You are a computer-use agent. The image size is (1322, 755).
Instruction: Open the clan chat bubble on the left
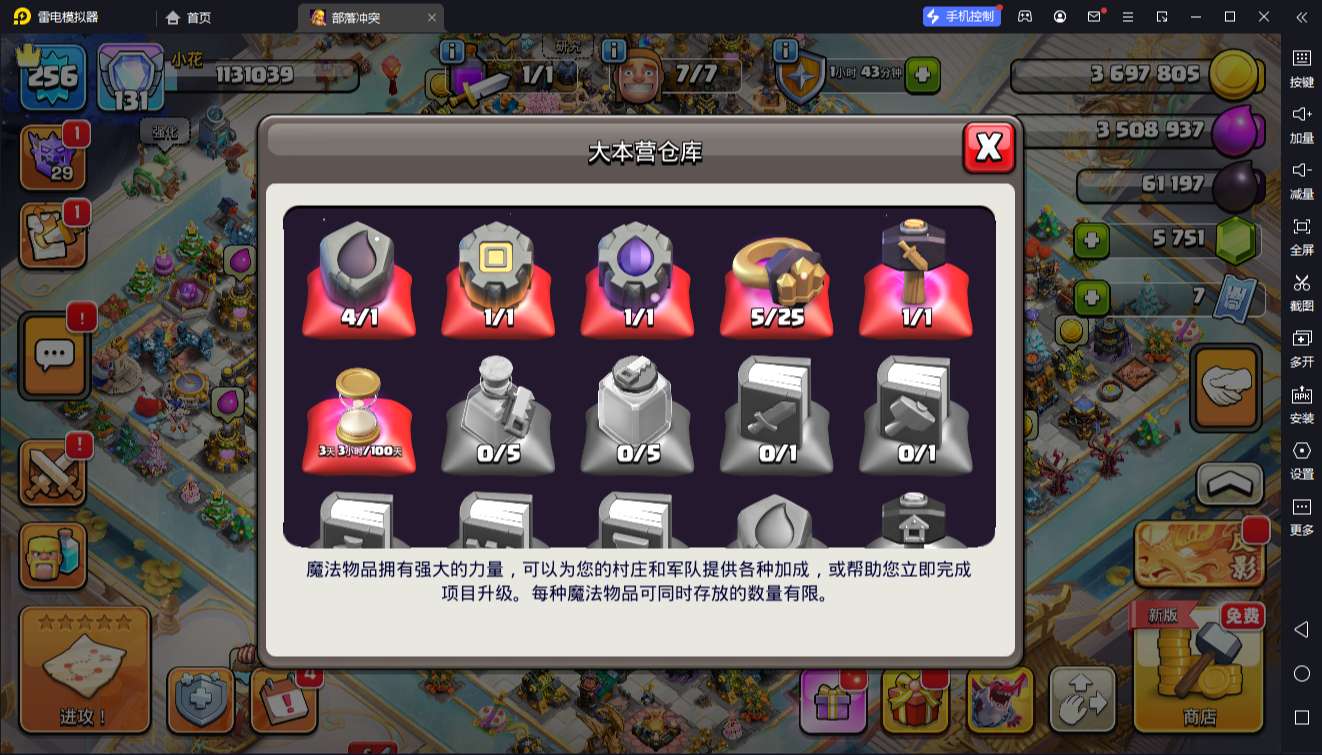54,356
